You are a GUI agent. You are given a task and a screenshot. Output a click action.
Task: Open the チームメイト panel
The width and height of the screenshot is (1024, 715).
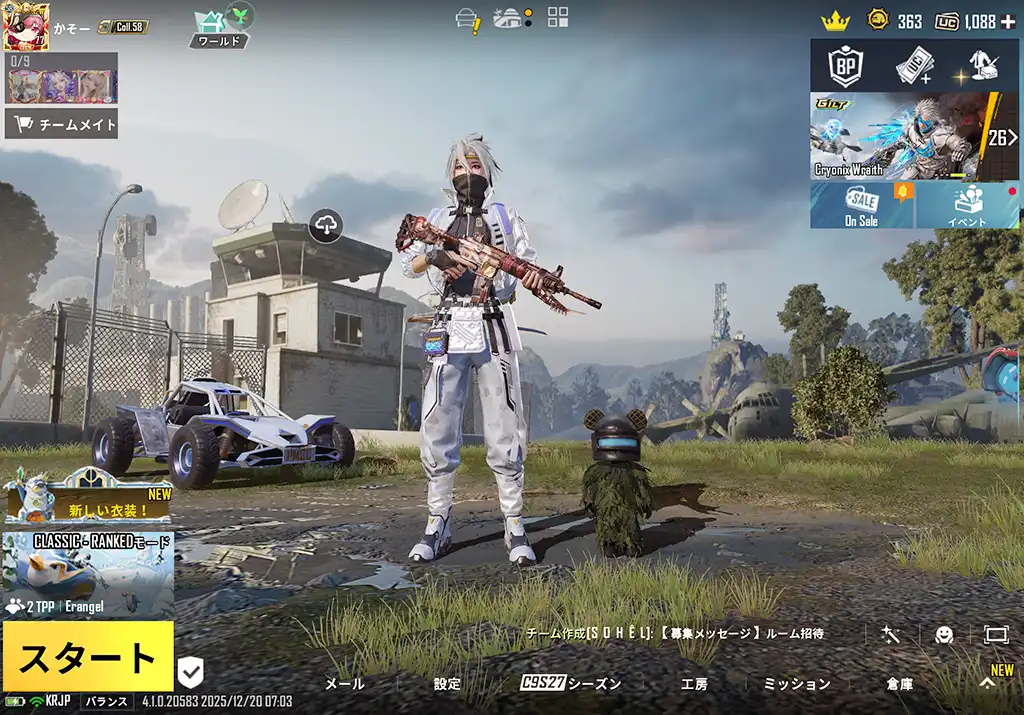(62, 125)
